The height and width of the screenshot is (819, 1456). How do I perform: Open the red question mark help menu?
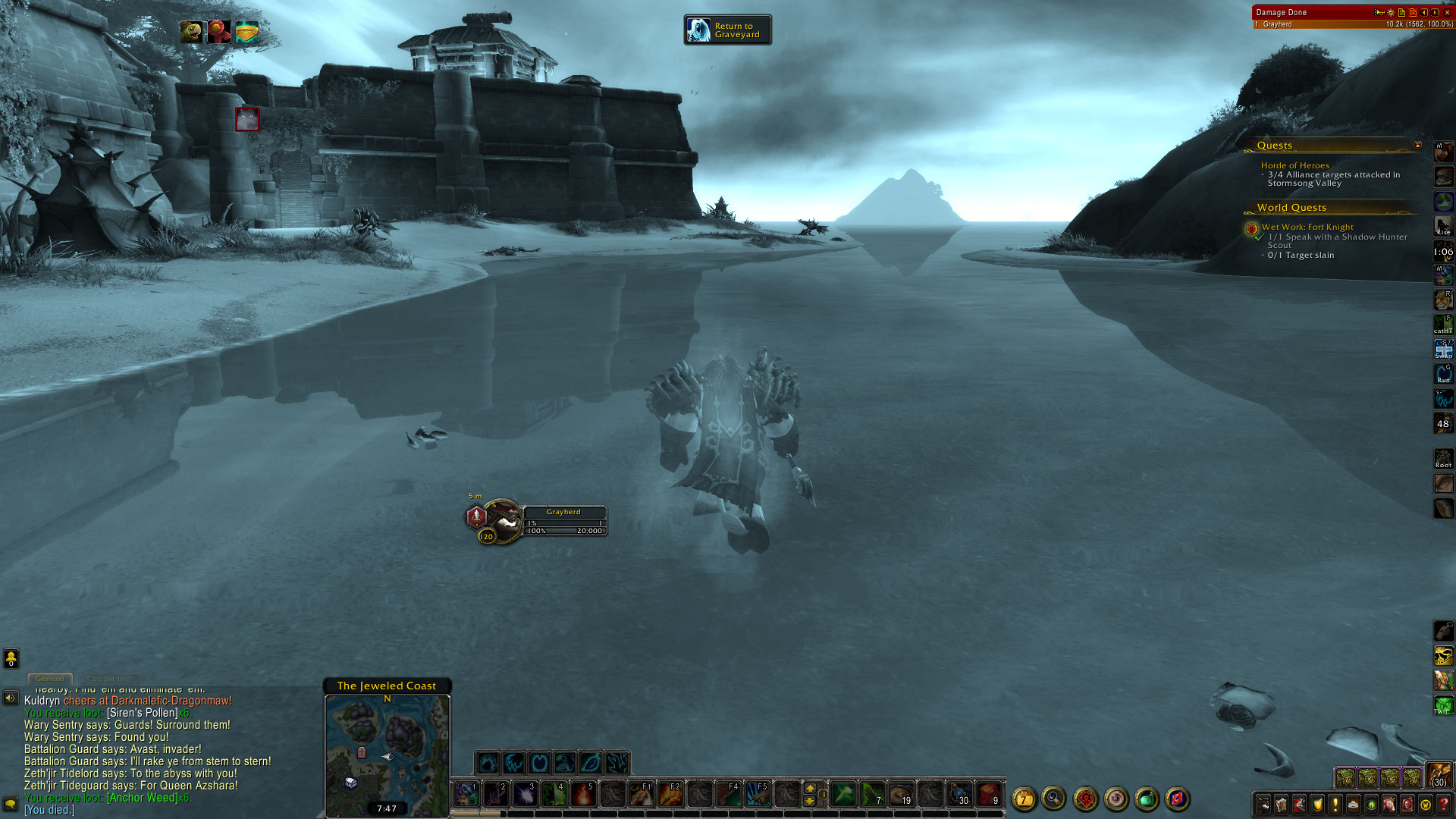(x=1444, y=804)
